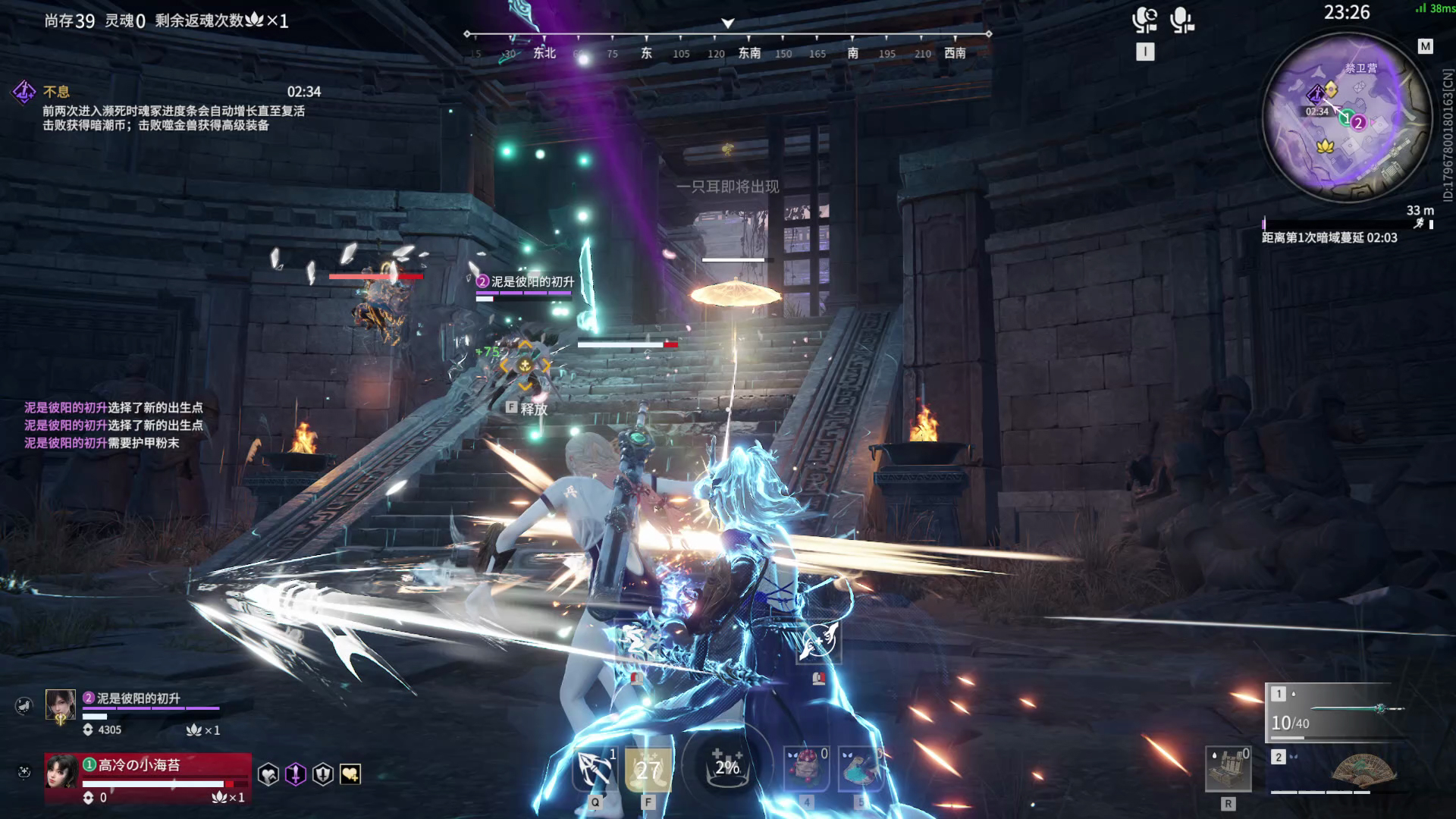Use the armor repair kit slot

pos(1228,769)
